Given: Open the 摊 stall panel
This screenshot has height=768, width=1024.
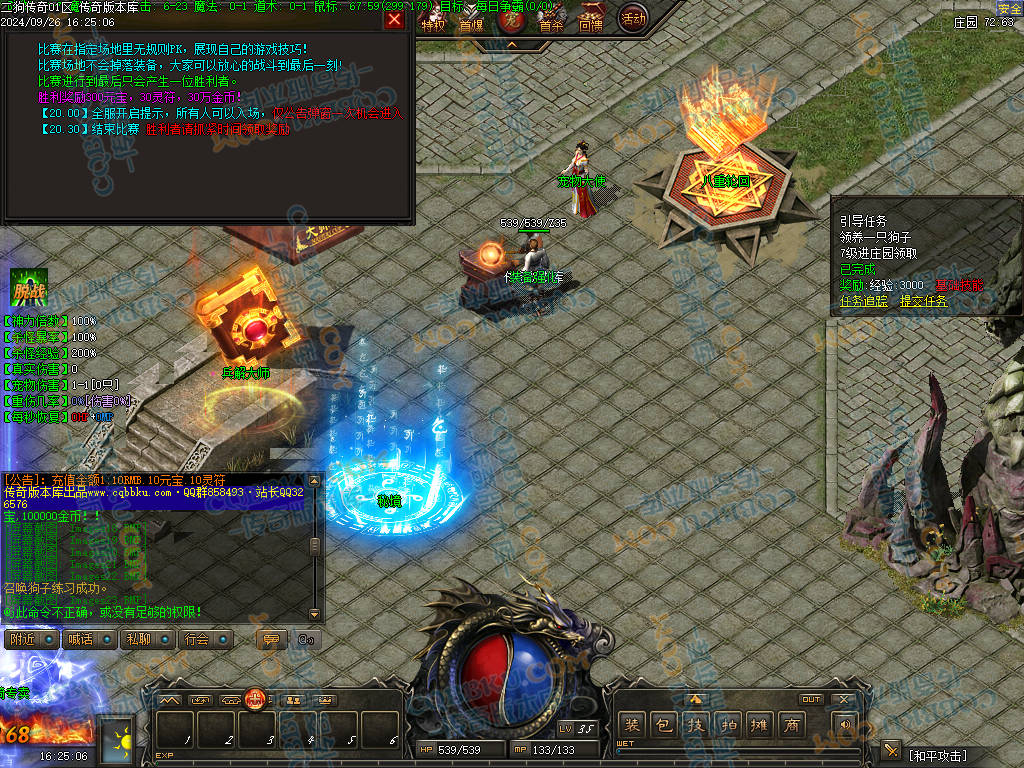Looking at the screenshot, I should 760,725.
